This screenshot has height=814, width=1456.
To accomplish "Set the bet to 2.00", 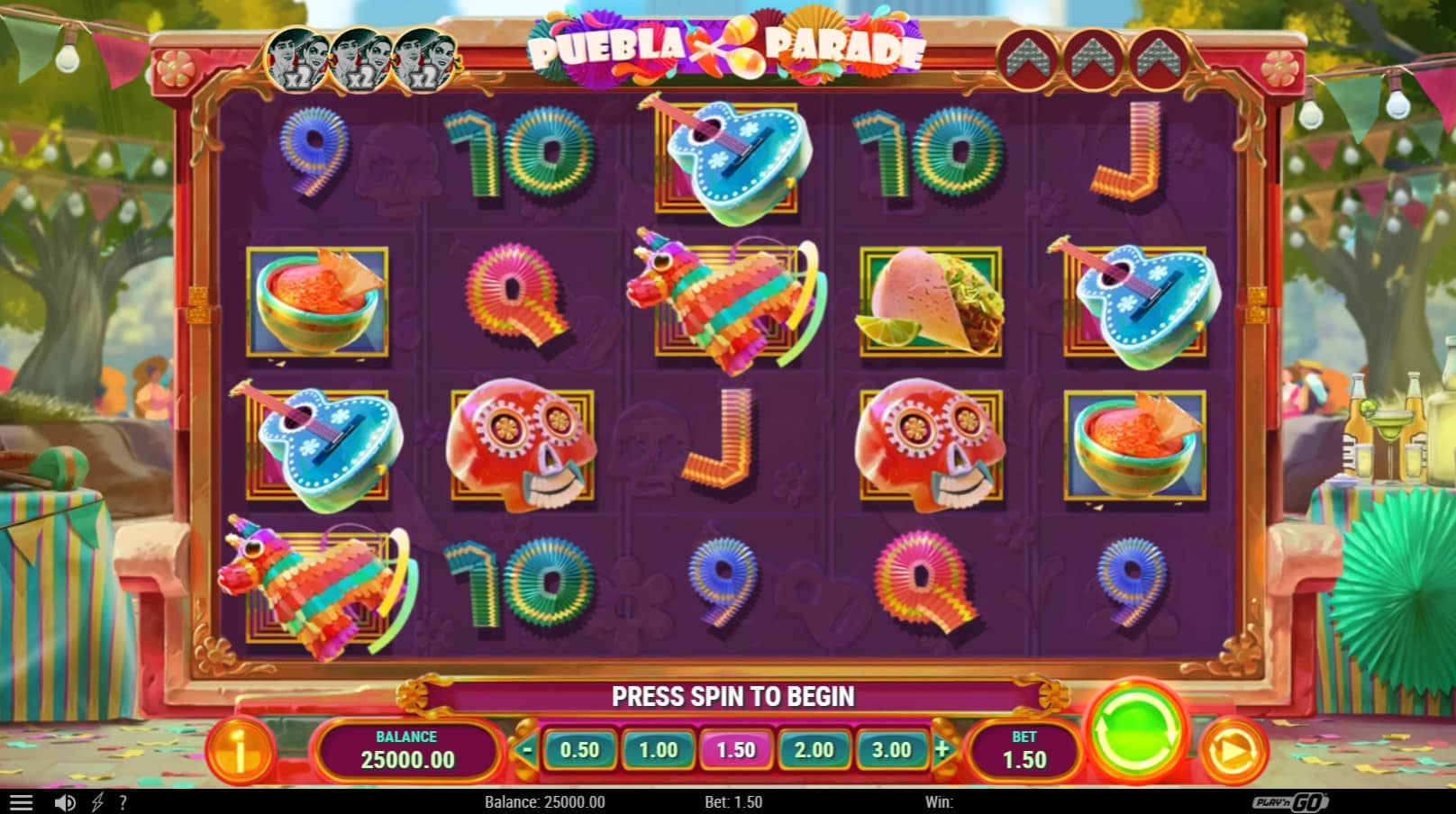I will coord(814,749).
